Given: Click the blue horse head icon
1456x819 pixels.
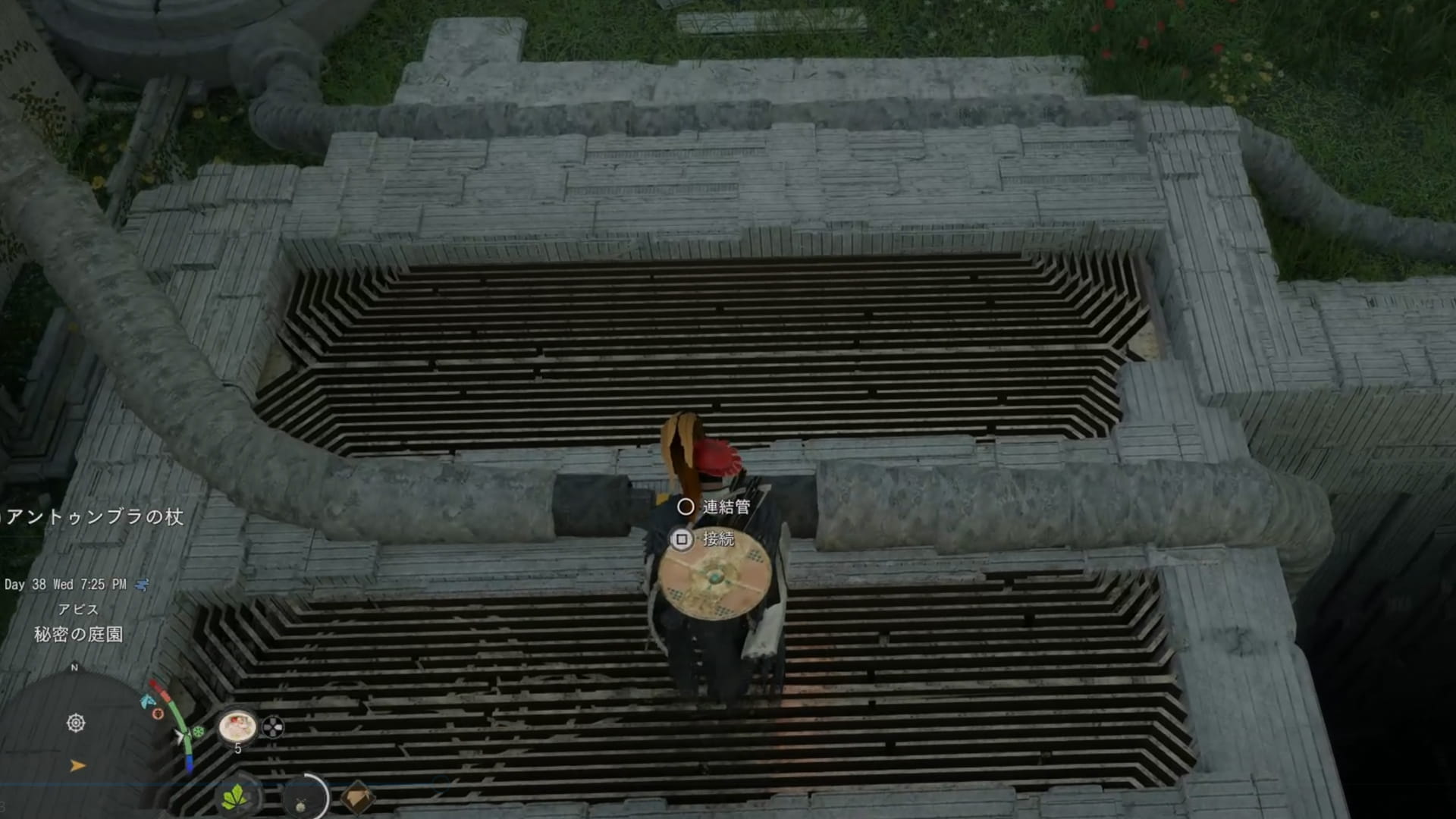Looking at the screenshot, I should click(147, 701).
